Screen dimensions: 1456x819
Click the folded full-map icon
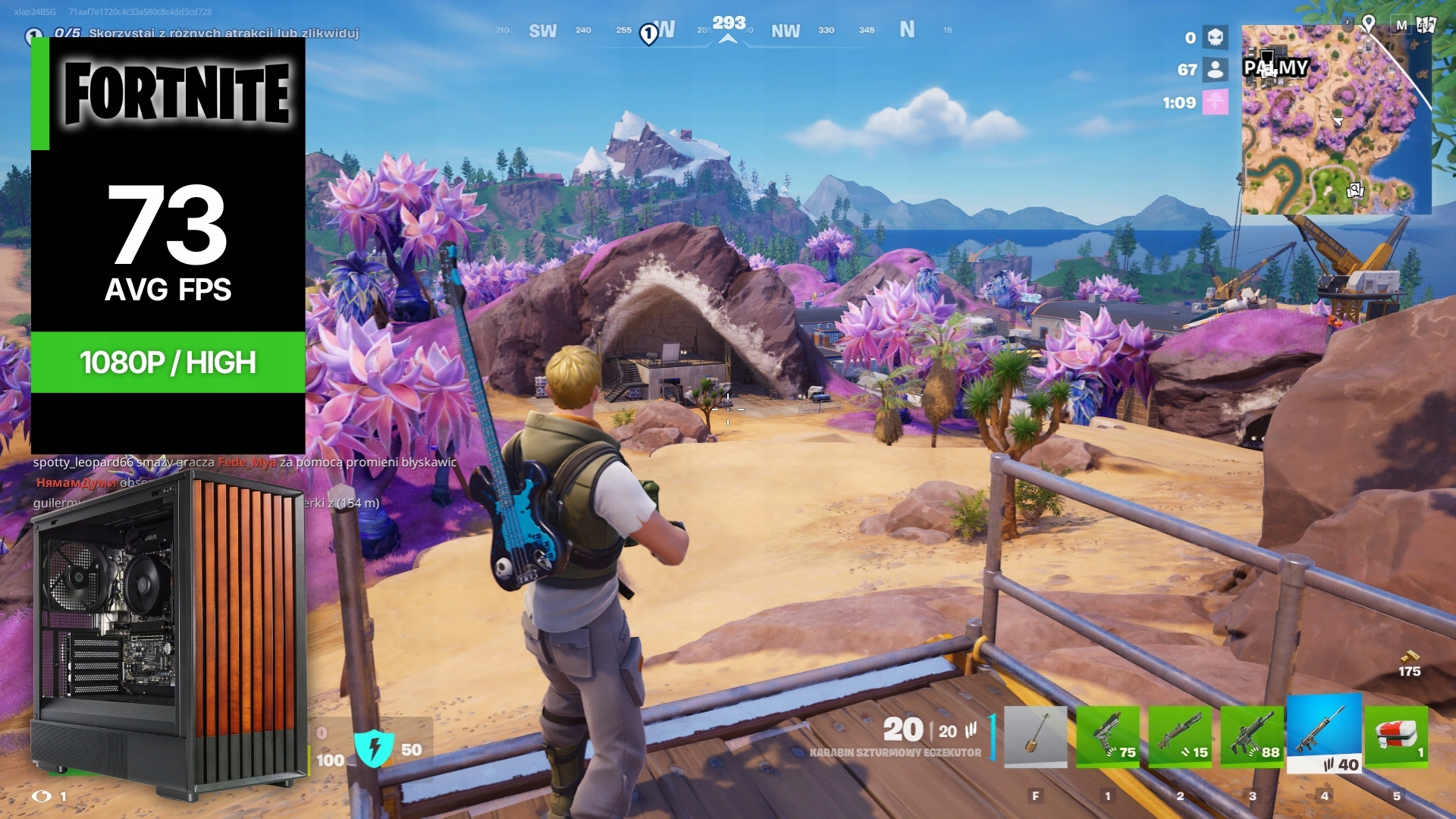click(x=1426, y=25)
